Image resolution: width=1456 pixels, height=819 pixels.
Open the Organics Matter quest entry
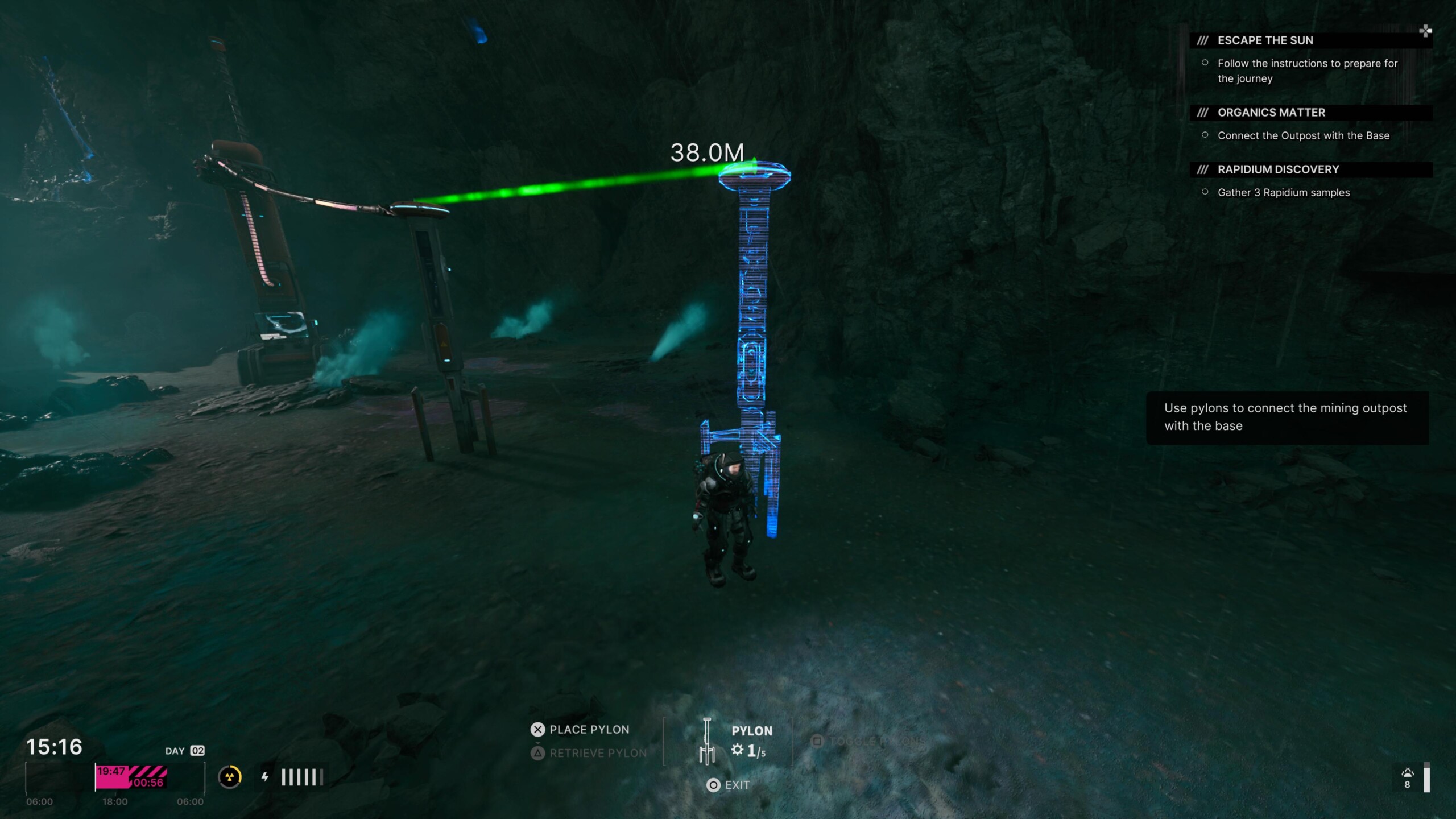[x=1271, y=113]
